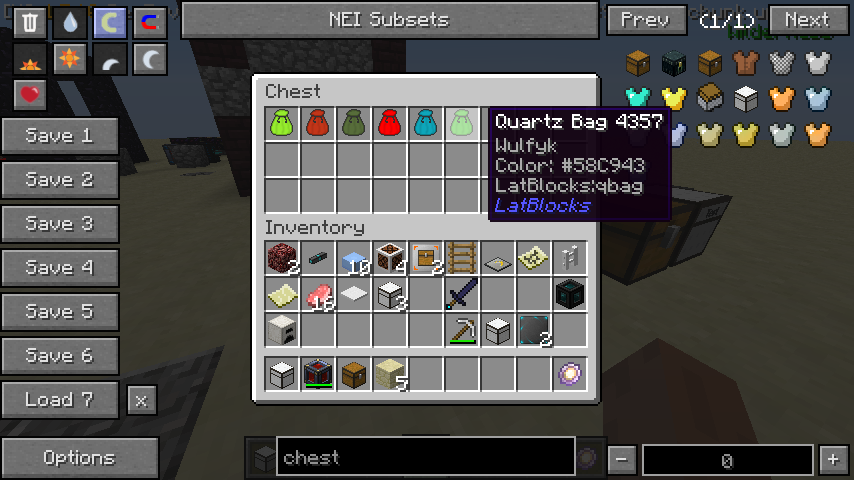Load saved inventory with Load 7
Screen dimensions: 854x480
pos(59,400)
